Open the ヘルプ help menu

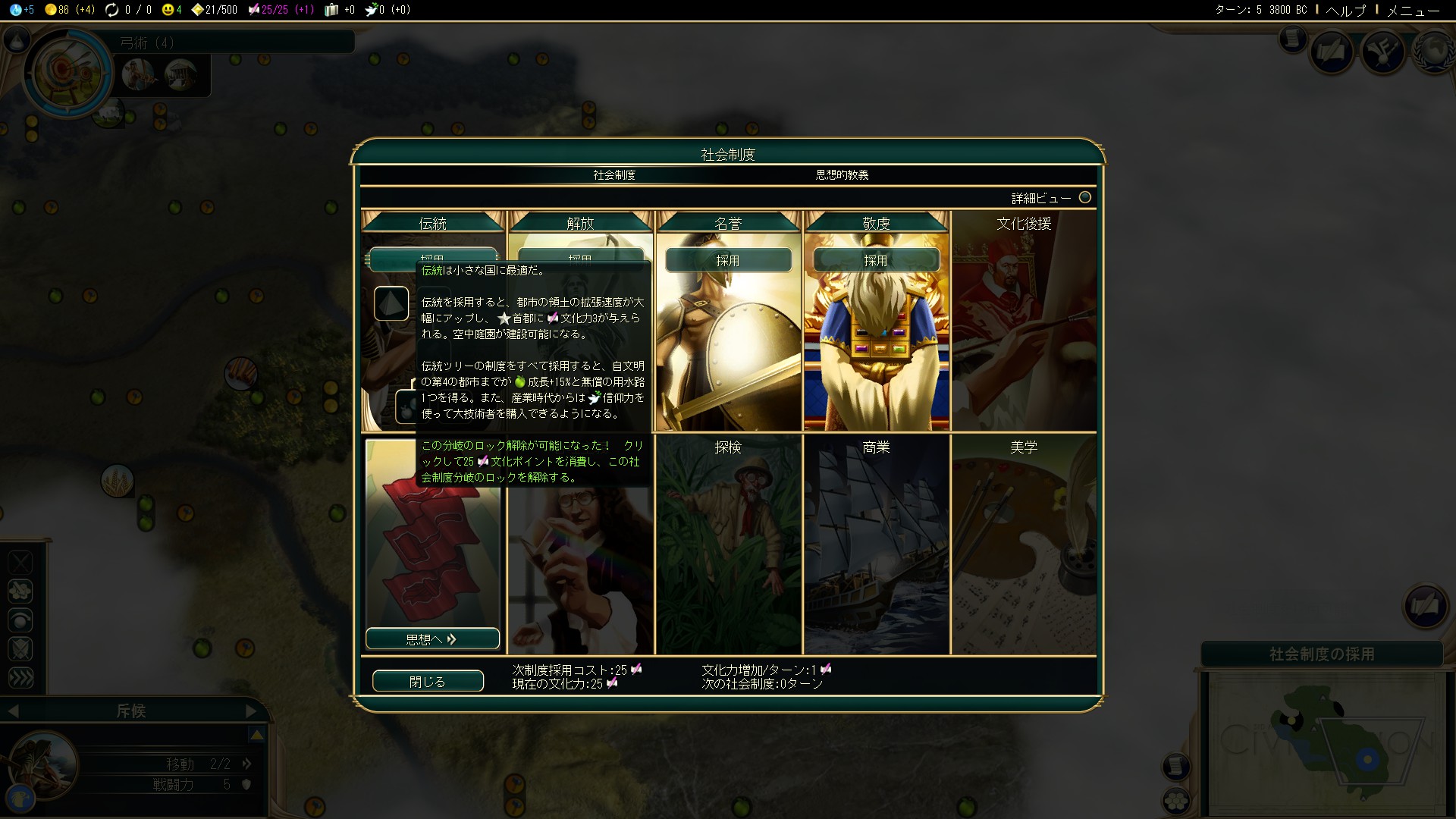click(1345, 10)
